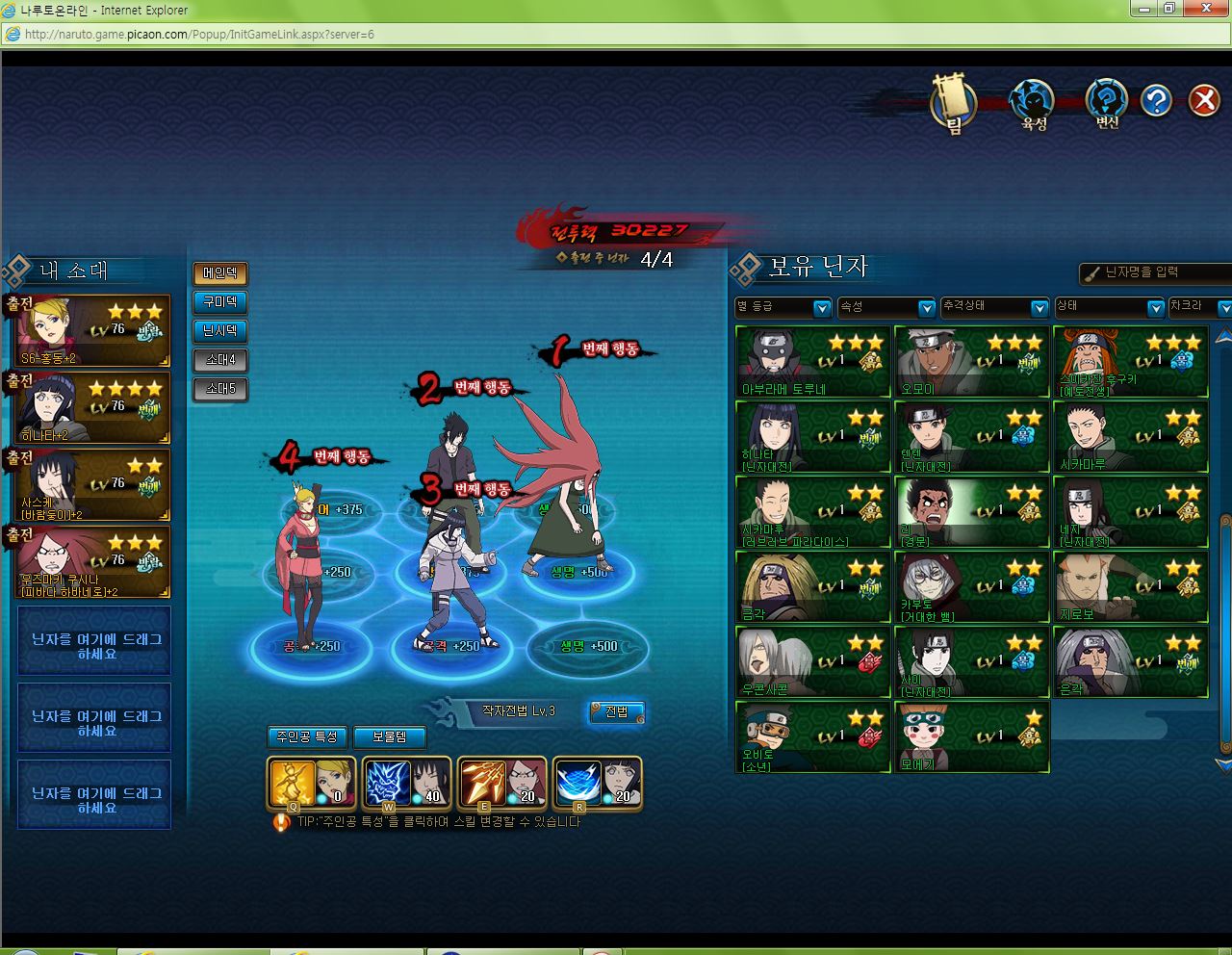Image resolution: width=1232 pixels, height=955 pixels.
Task: Open the 변신 transformation menu
Action: (1107, 102)
